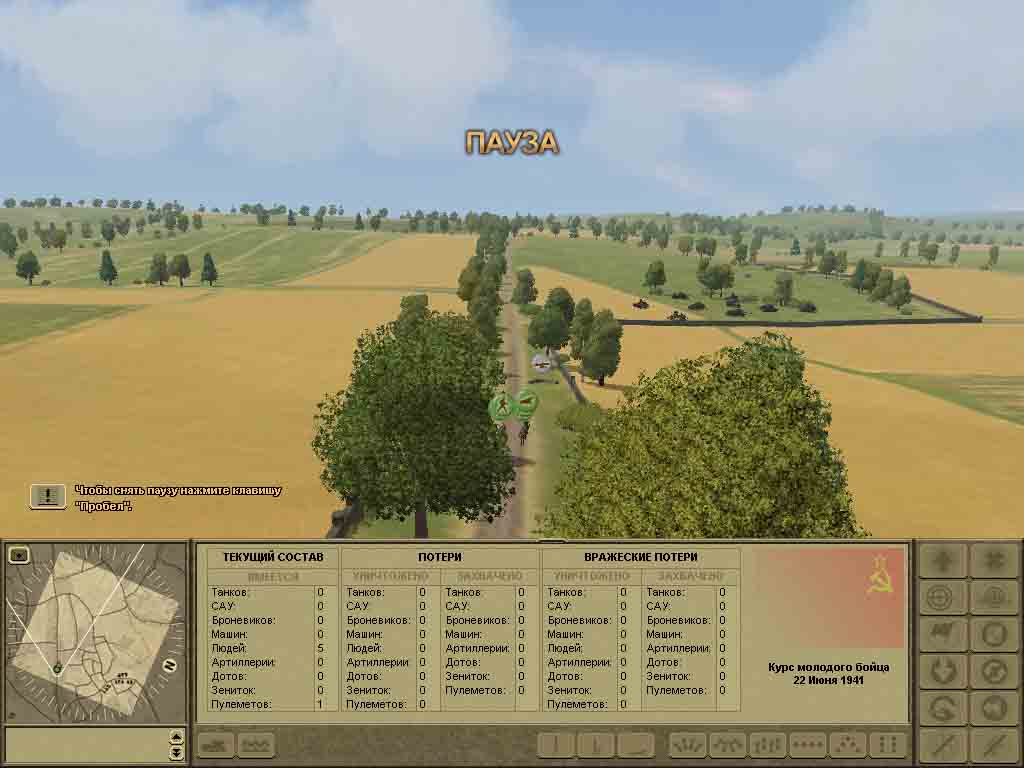The width and height of the screenshot is (1024, 768).
Task: Click the tank silhouette button on bottom bar
Action: [x=217, y=745]
